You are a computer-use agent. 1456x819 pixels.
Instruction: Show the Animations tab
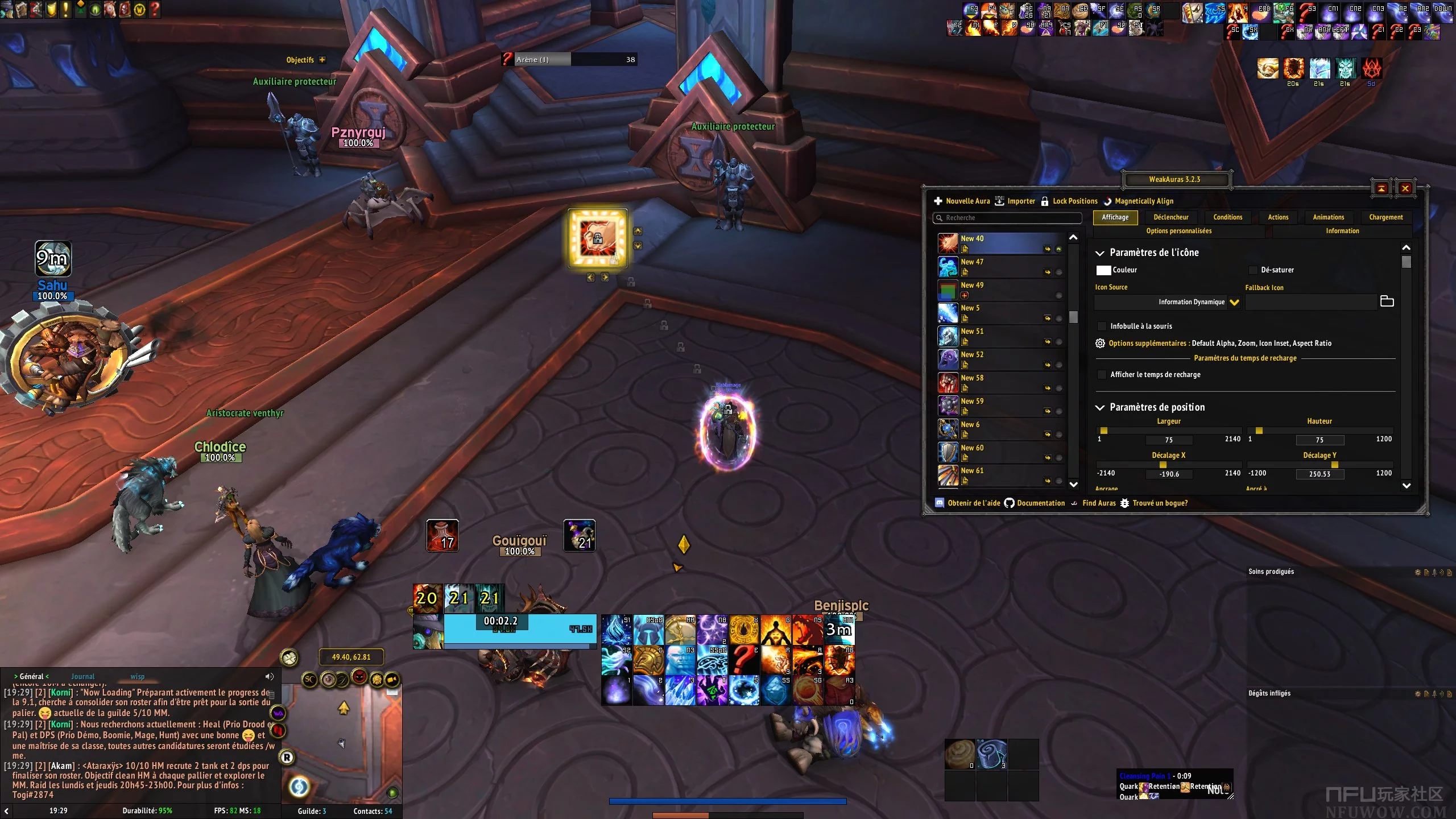click(1328, 217)
